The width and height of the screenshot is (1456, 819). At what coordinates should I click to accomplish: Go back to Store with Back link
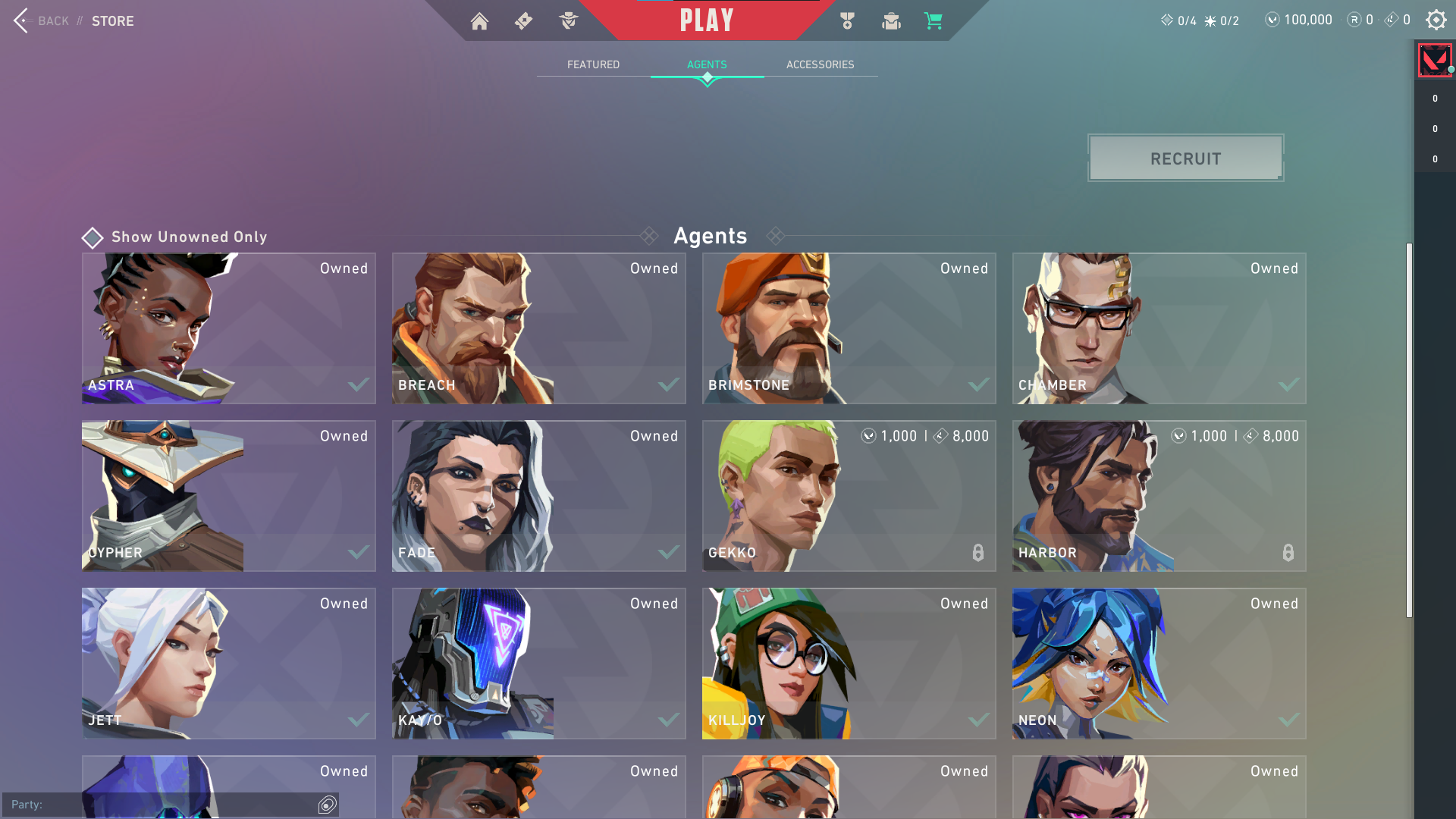pos(53,20)
